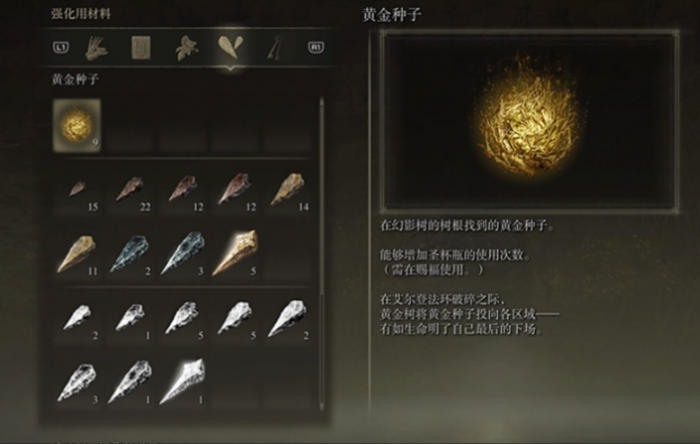The image size is (700, 444).
Task: Select the upgrade stones category tab
Action: (x=229, y=46)
